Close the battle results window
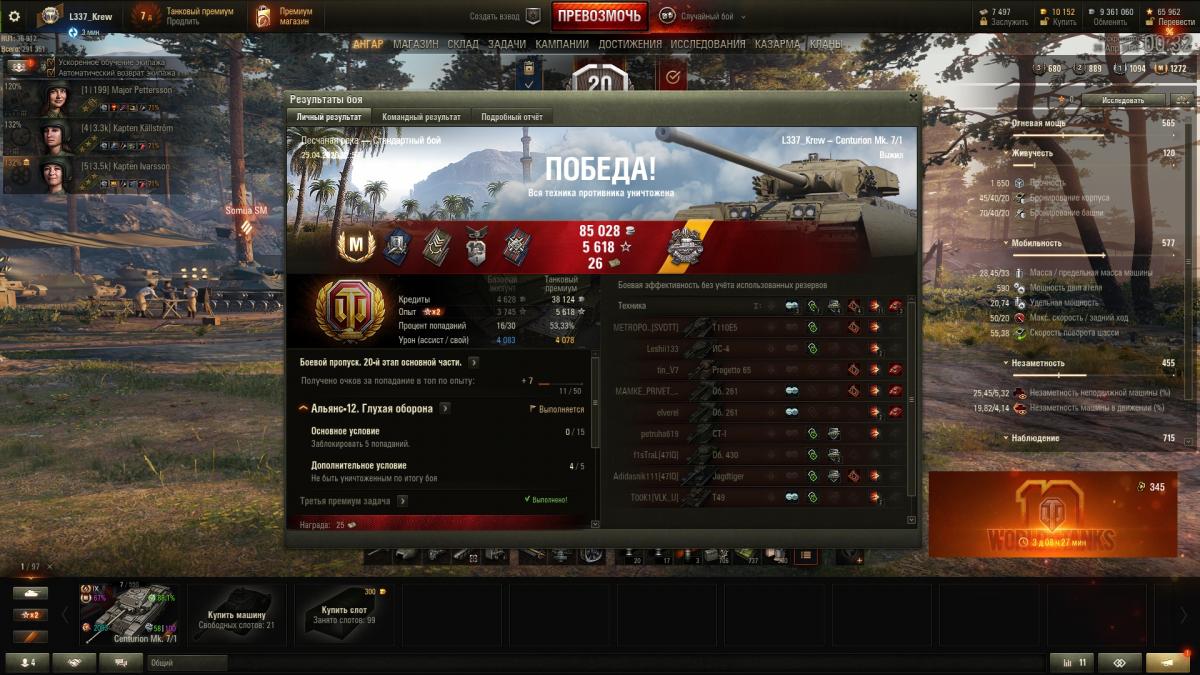This screenshot has width=1200, height=675. (x=913, y=98)
